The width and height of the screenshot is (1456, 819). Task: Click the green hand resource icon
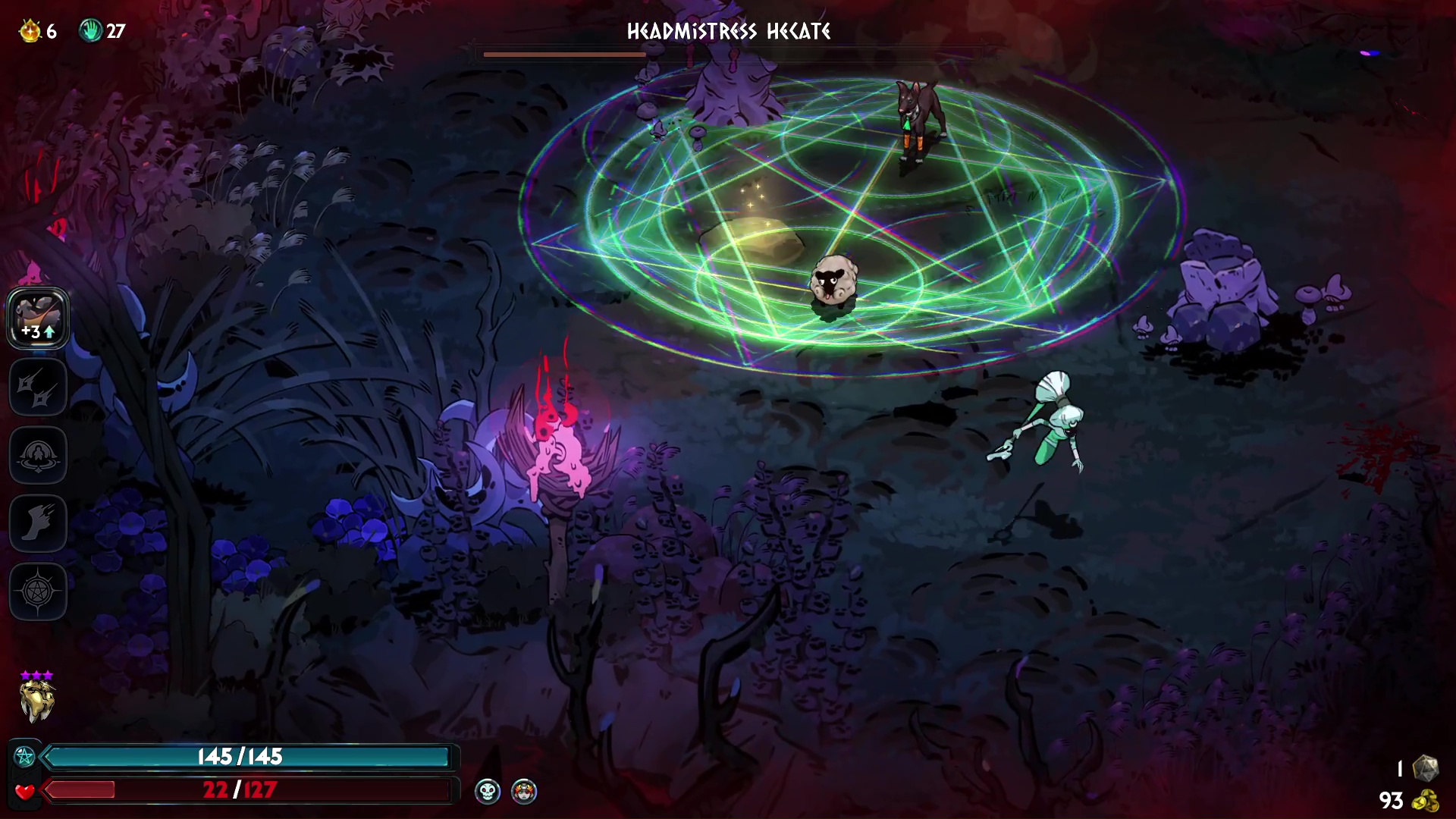91,31
